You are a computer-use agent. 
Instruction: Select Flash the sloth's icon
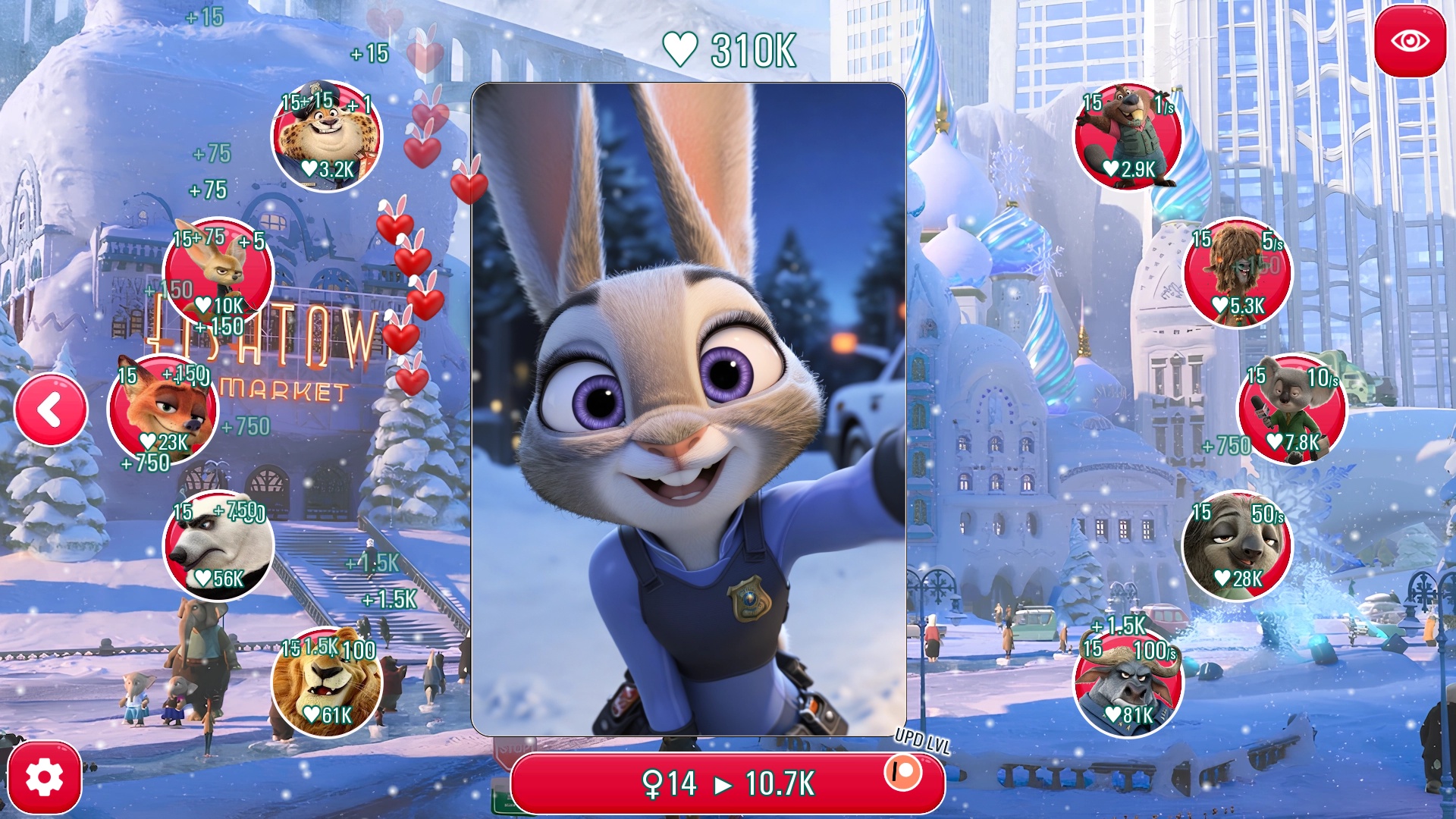1239,548
